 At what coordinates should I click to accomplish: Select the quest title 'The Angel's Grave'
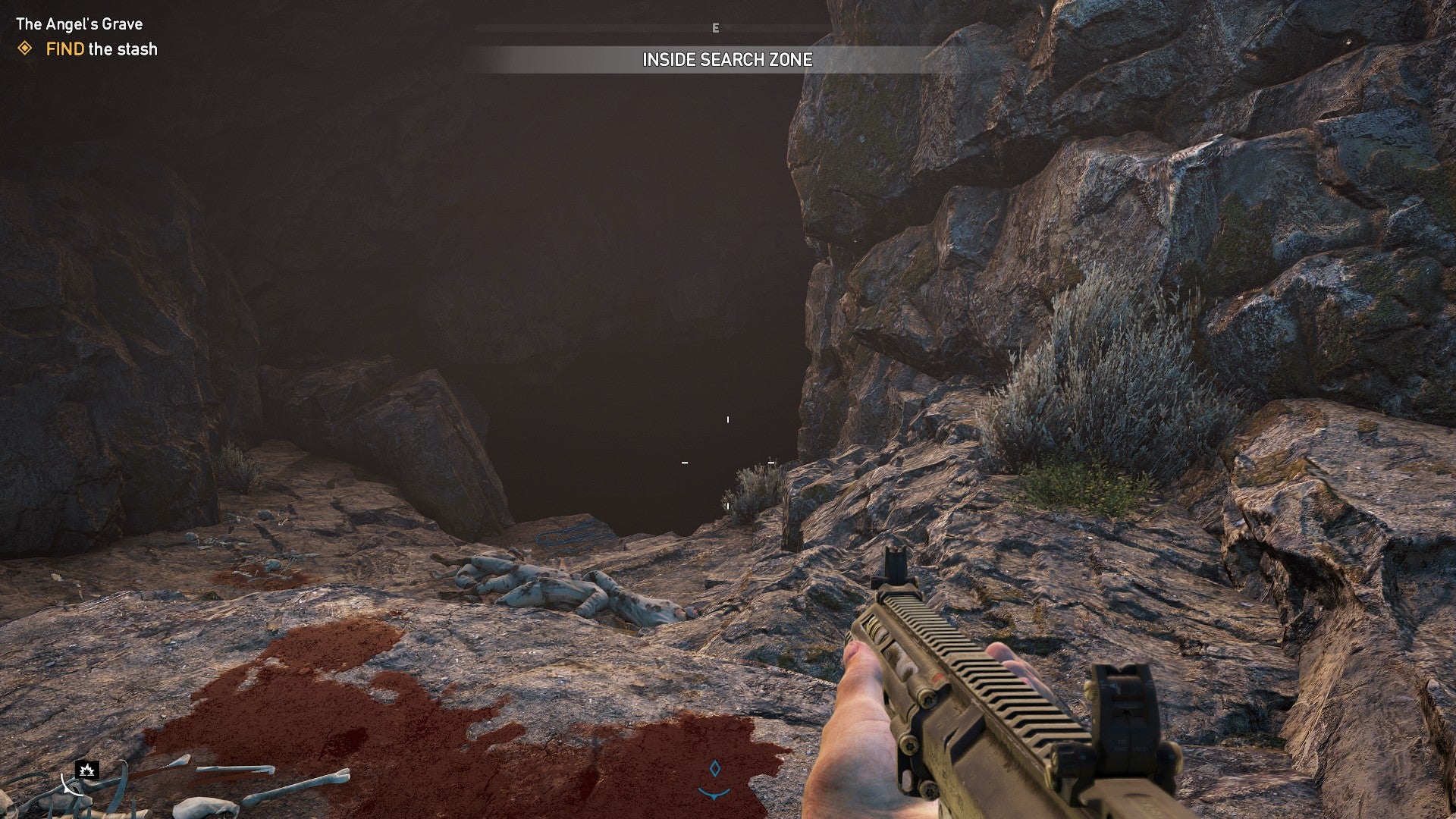(x=79, y=24)
